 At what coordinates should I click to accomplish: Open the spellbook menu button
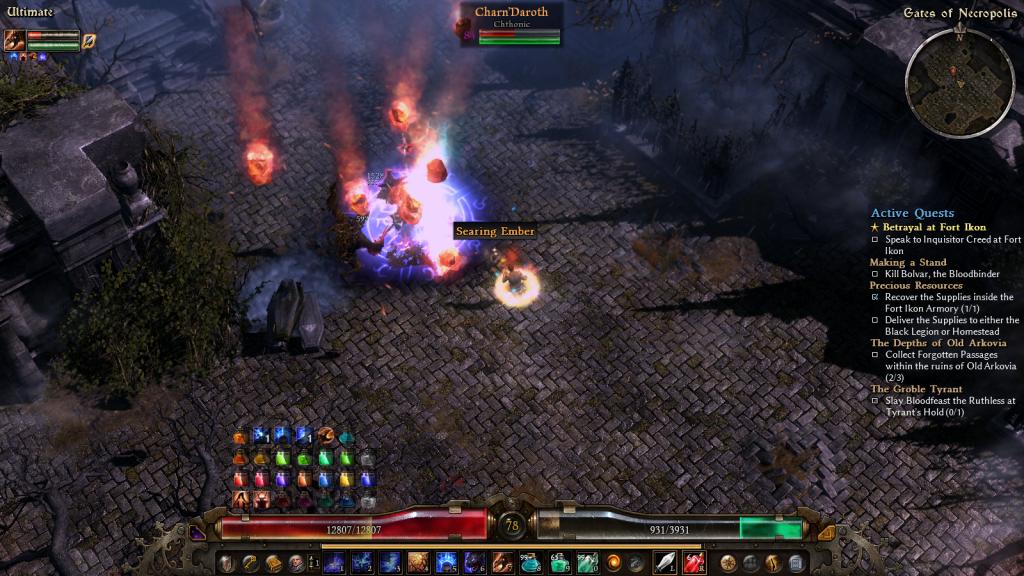(x=273, y=563)
